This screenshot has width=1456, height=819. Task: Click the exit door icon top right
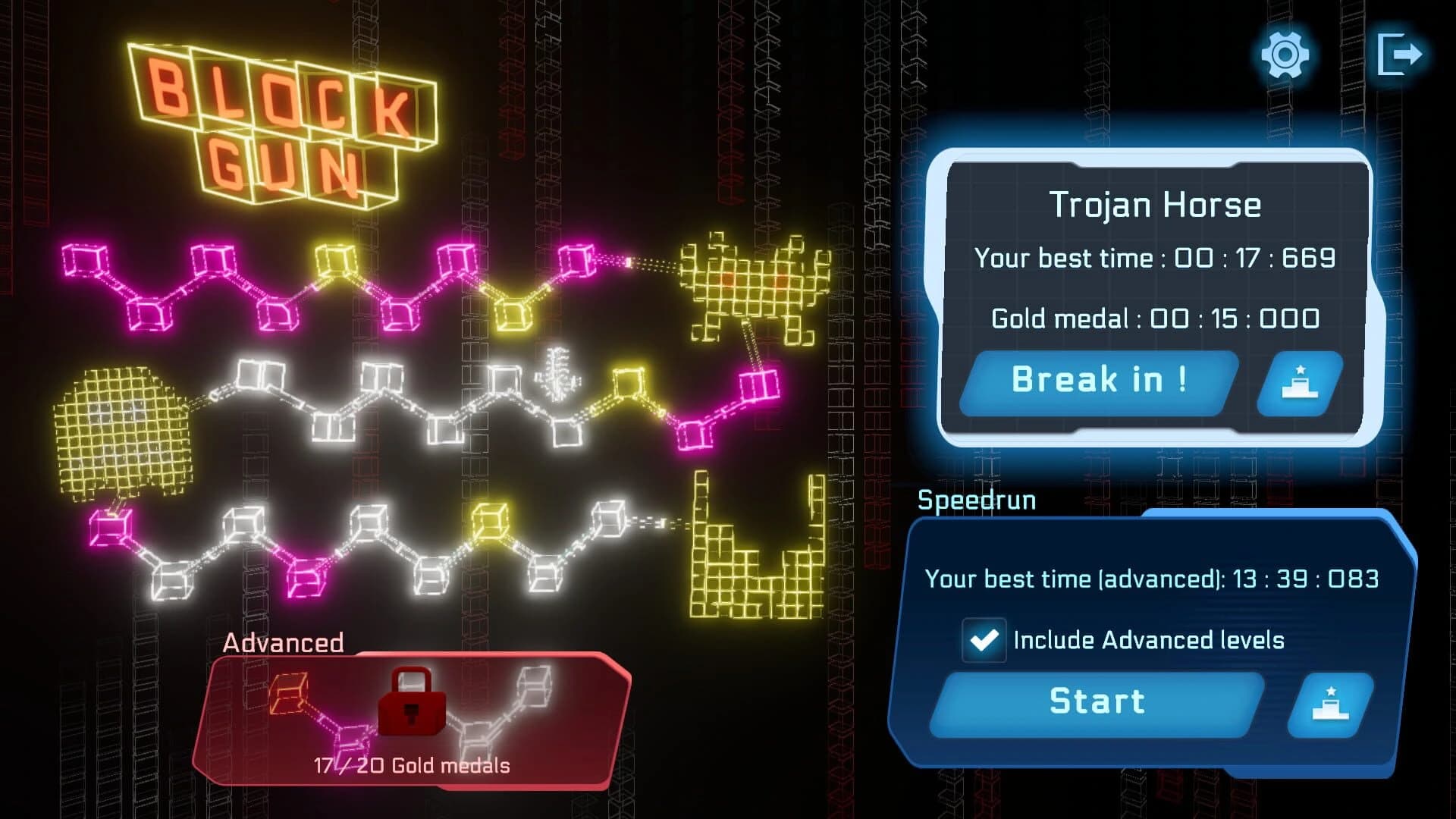[1401, 52]
